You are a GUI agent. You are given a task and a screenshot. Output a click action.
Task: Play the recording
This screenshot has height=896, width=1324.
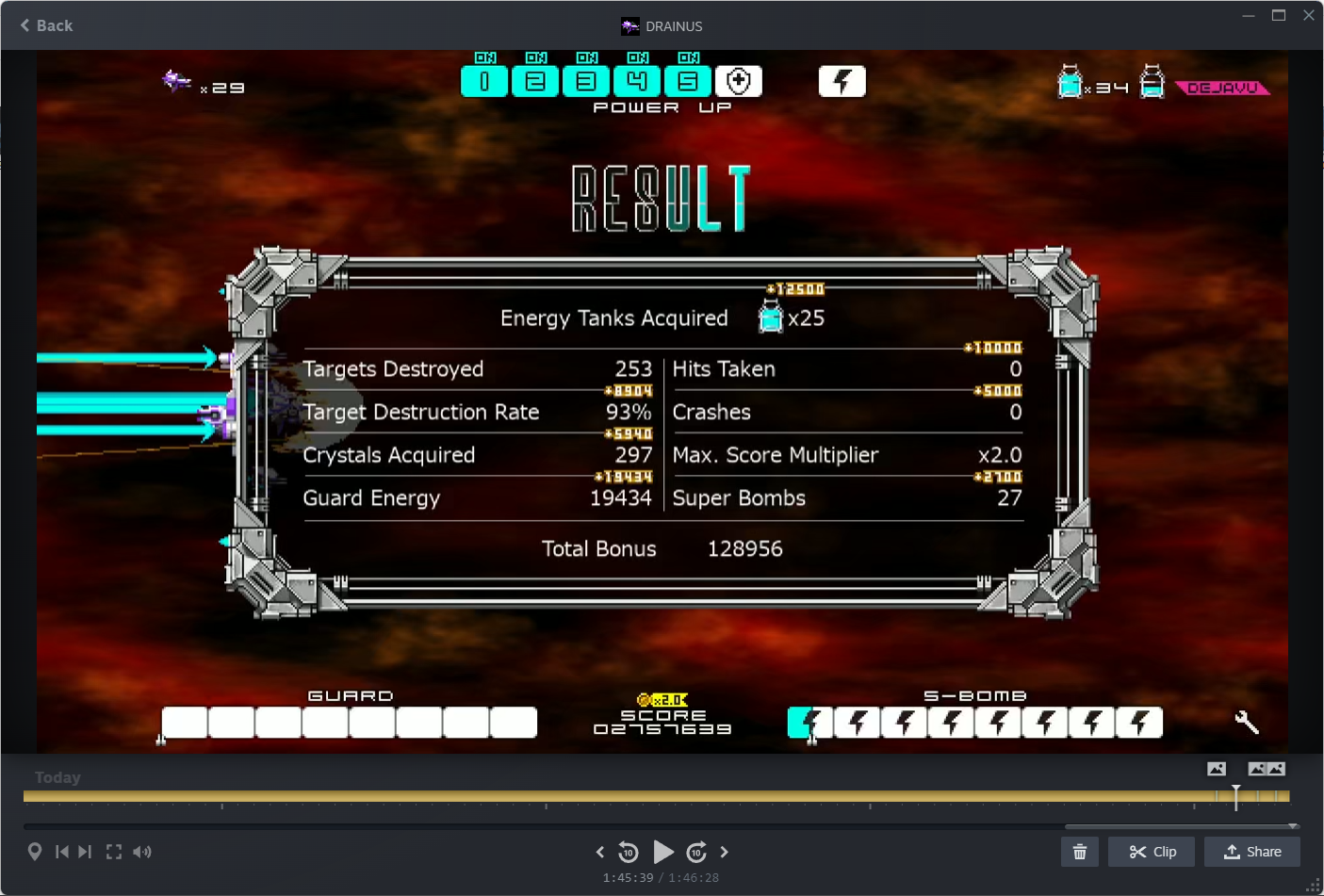pos(663,853)
